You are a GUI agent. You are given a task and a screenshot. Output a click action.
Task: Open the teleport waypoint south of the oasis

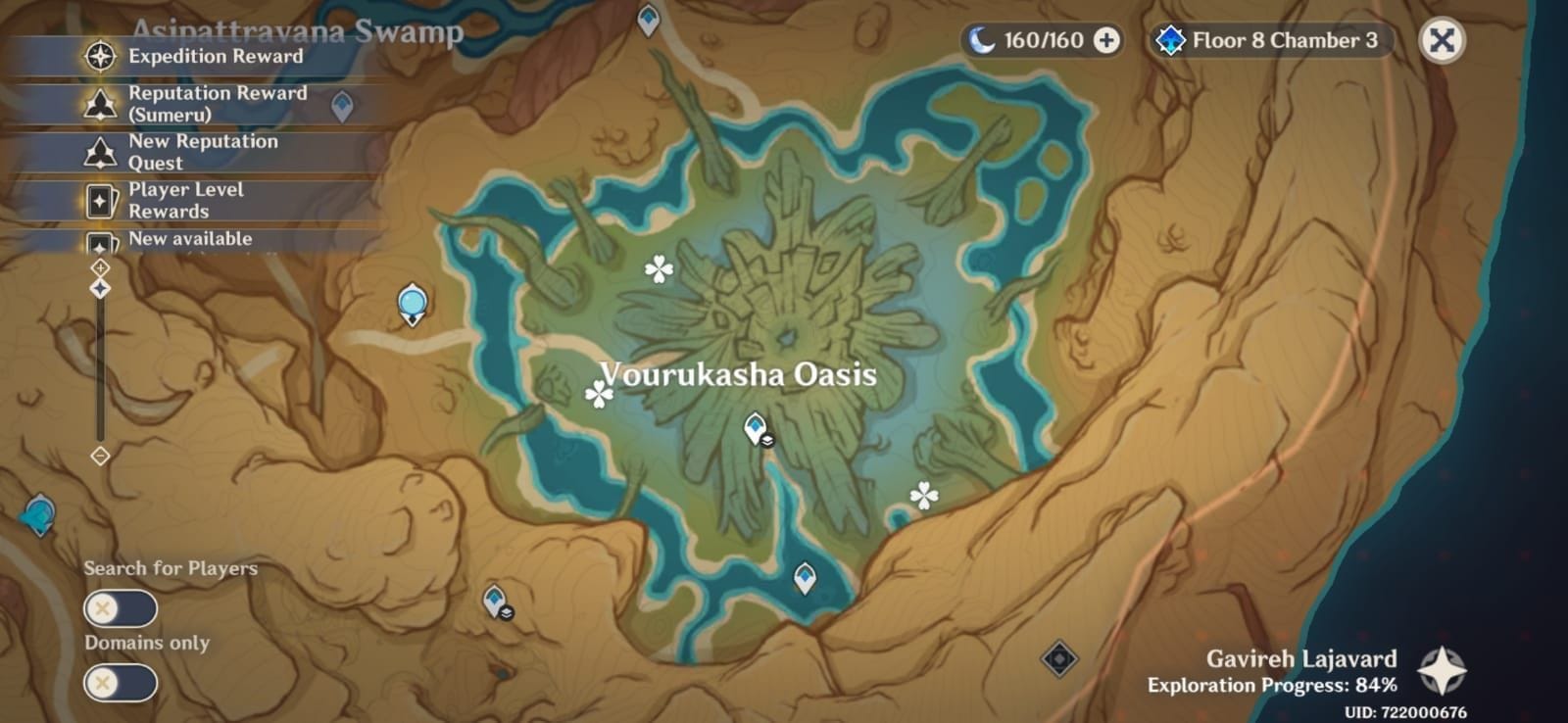[804, 578]
